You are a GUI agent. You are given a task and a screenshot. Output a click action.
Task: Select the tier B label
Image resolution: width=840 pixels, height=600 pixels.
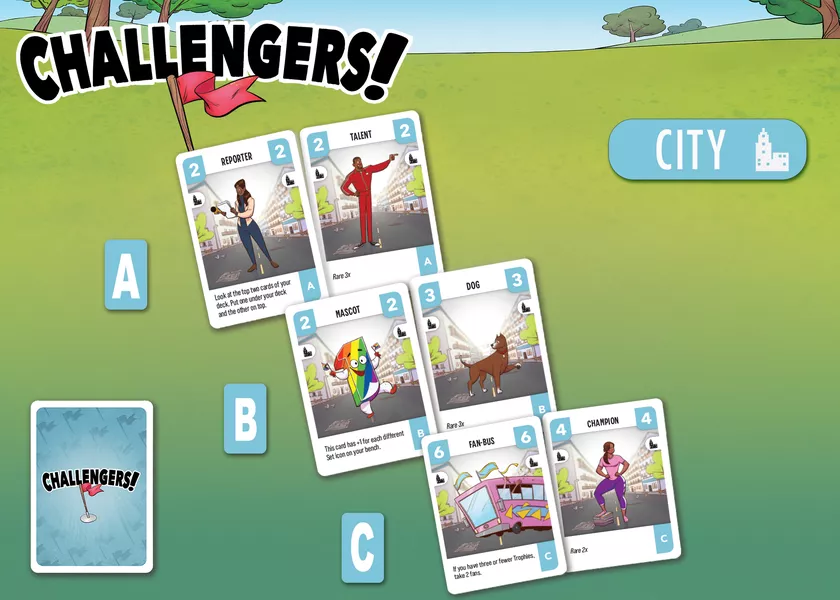[245, 419]
